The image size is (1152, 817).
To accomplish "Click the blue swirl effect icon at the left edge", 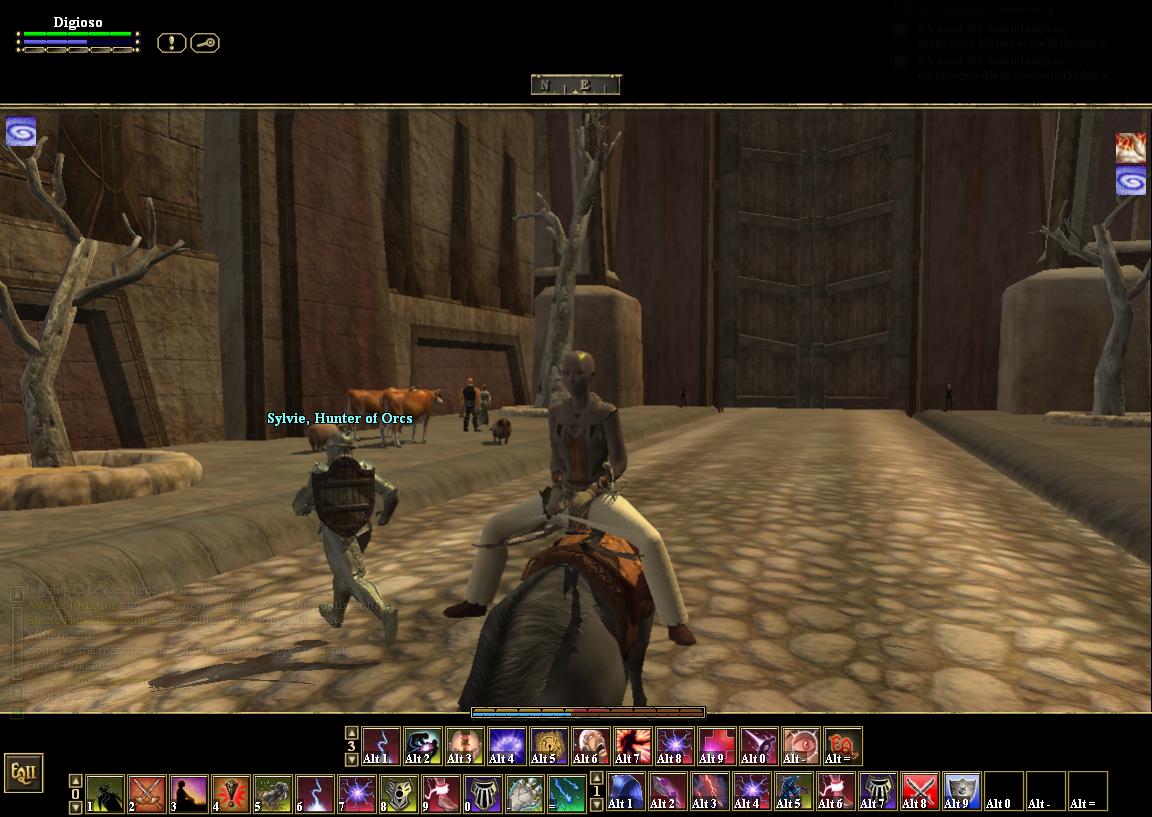I will pyautogui.click(x=21, y=132).
